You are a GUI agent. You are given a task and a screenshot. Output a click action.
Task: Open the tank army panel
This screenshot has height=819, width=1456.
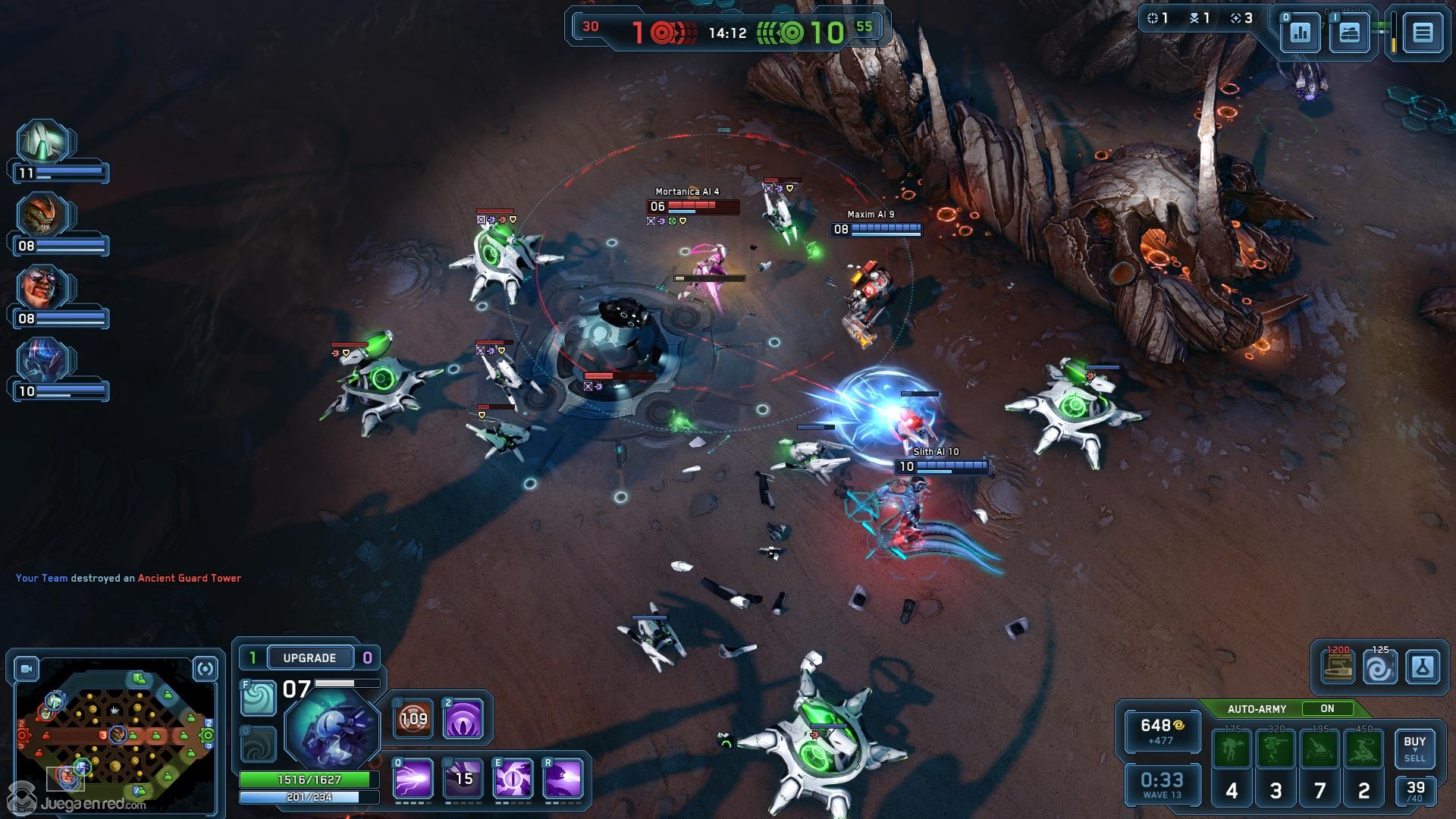(x=1349, y=33)
